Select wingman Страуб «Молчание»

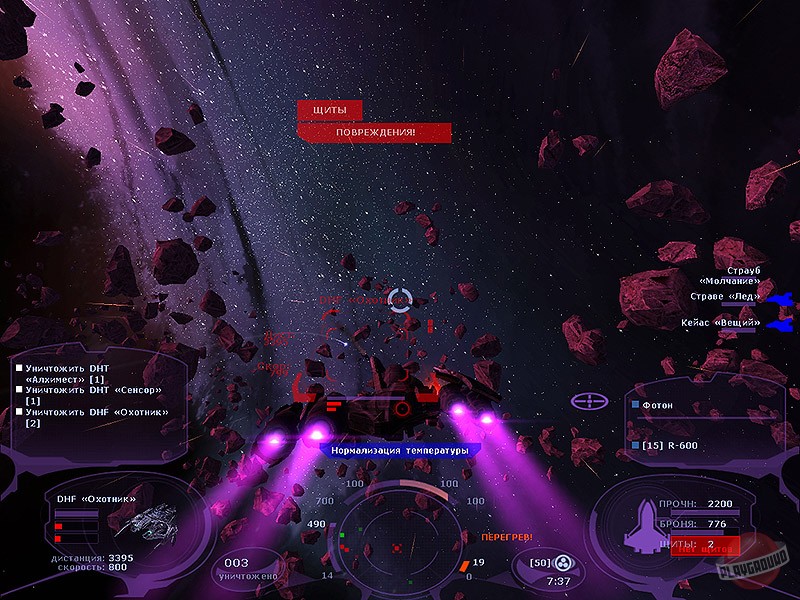coord(729,276)
